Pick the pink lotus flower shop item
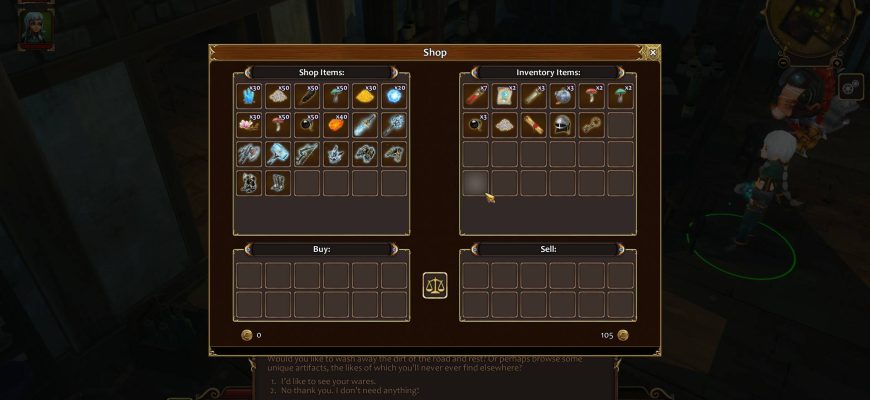870x400 pixels. coord(249,125)
